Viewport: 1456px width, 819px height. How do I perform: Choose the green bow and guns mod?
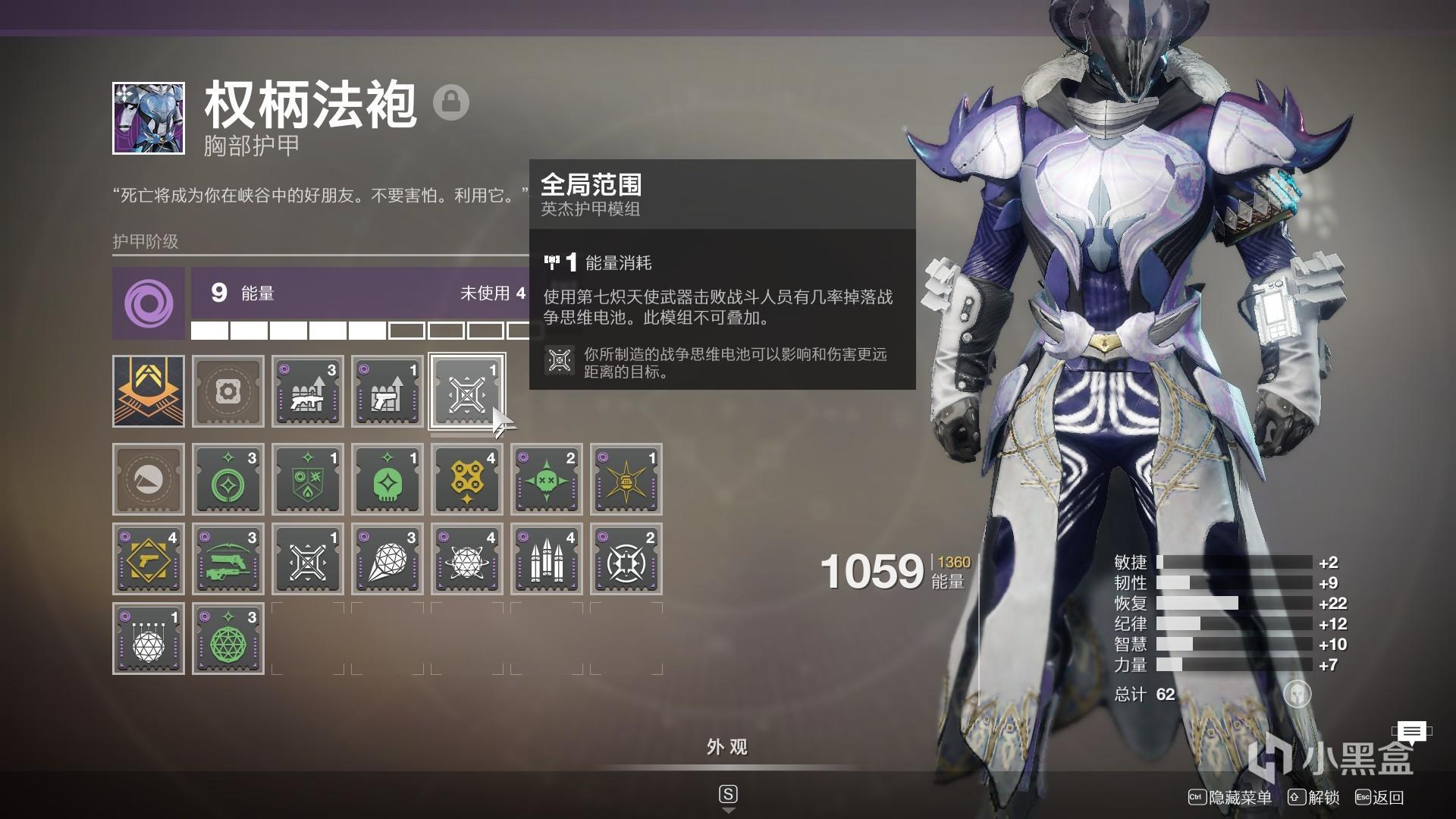coord(228,559)
